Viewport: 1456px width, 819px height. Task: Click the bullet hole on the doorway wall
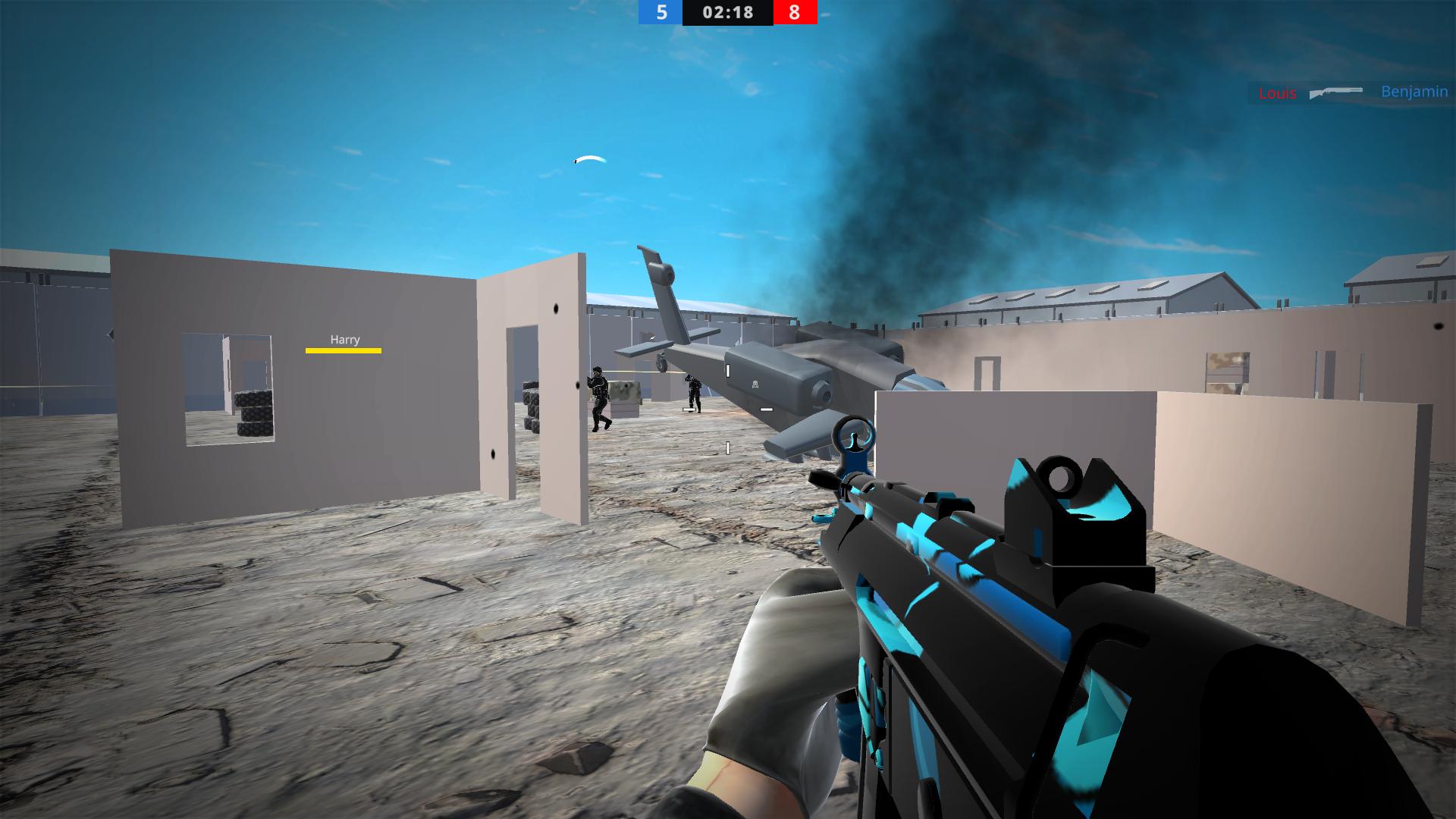point(556,308)
